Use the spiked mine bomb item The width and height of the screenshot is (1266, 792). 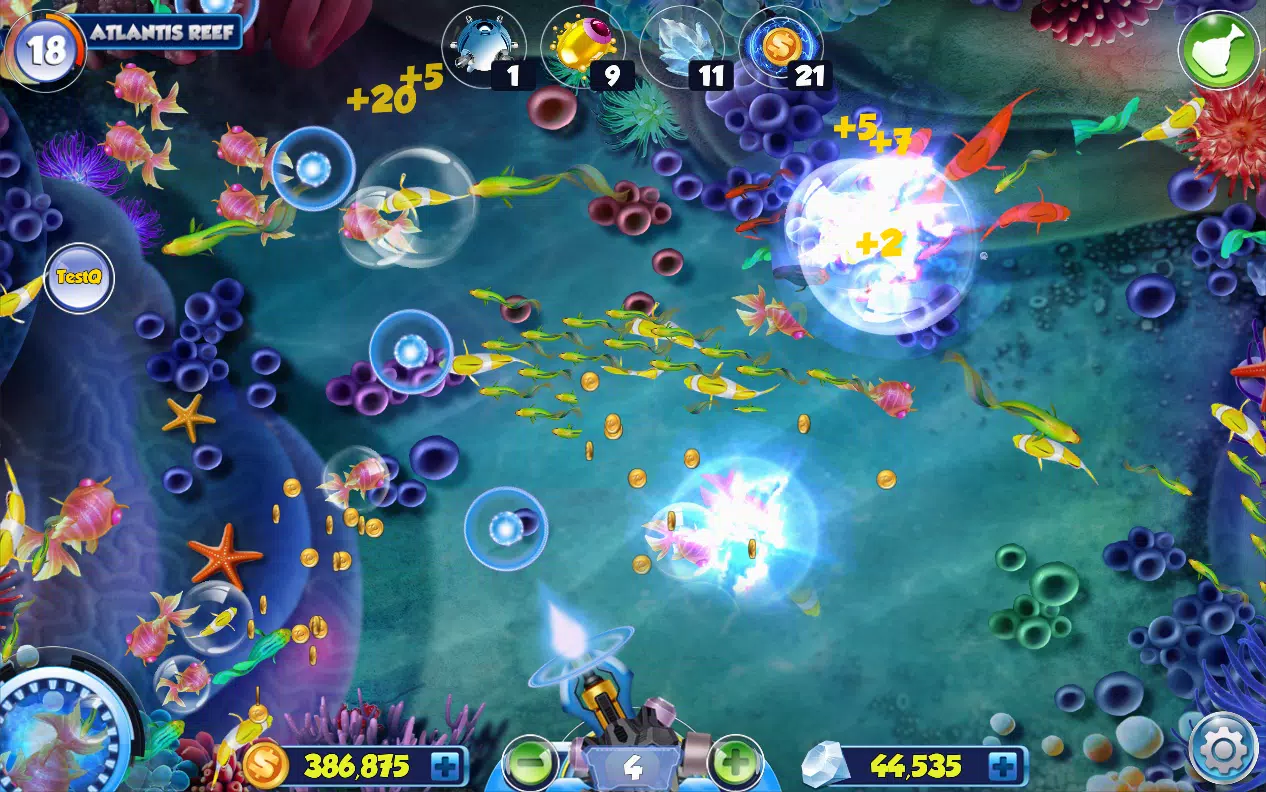(483, 46)
